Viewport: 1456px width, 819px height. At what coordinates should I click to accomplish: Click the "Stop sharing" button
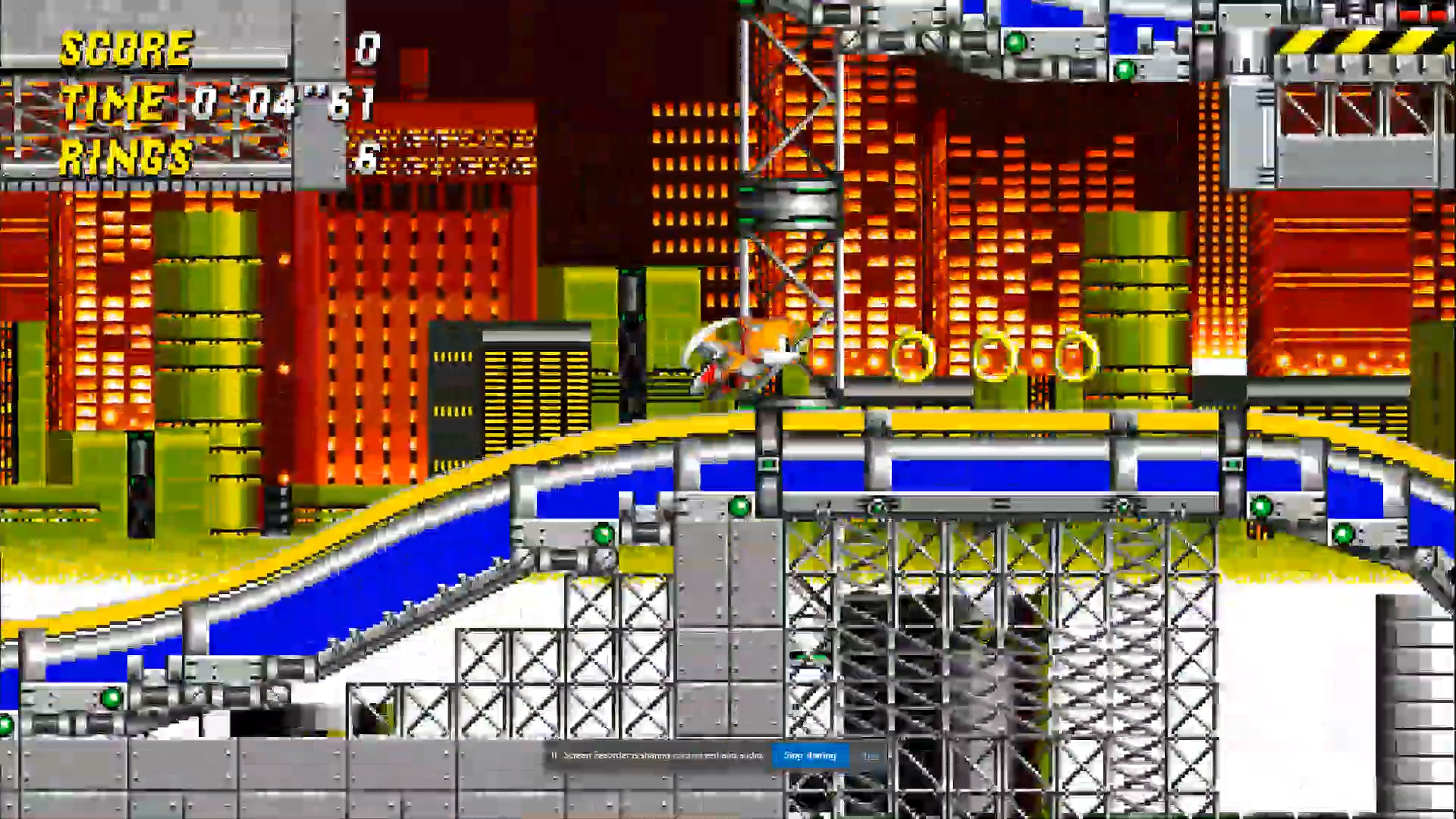pos(810,755)
